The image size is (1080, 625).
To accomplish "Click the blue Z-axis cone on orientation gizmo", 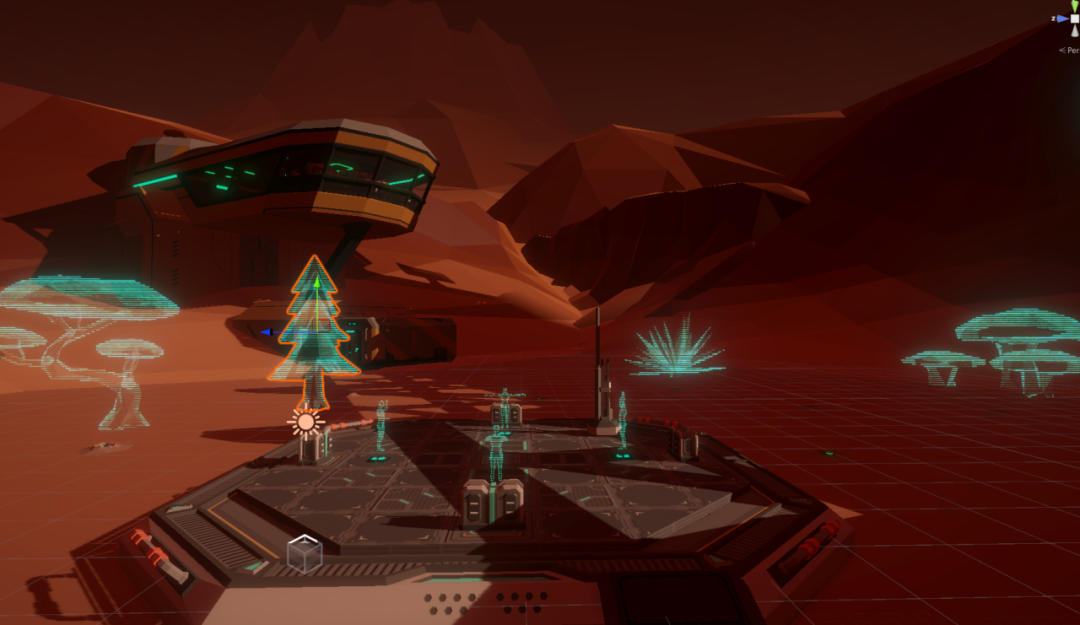I will pos(1061,18).
